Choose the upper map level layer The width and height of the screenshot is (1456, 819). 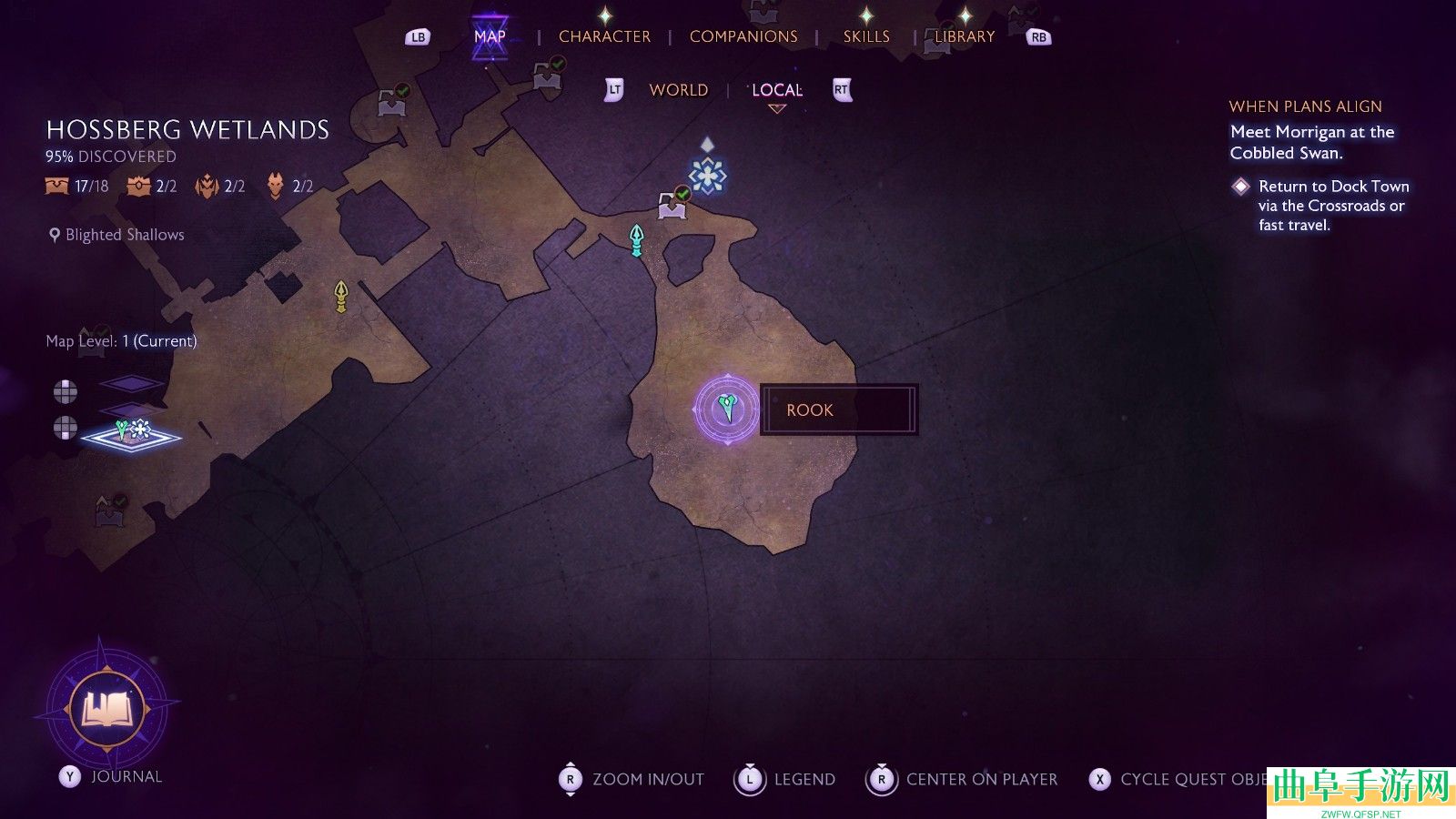[132, 384]
